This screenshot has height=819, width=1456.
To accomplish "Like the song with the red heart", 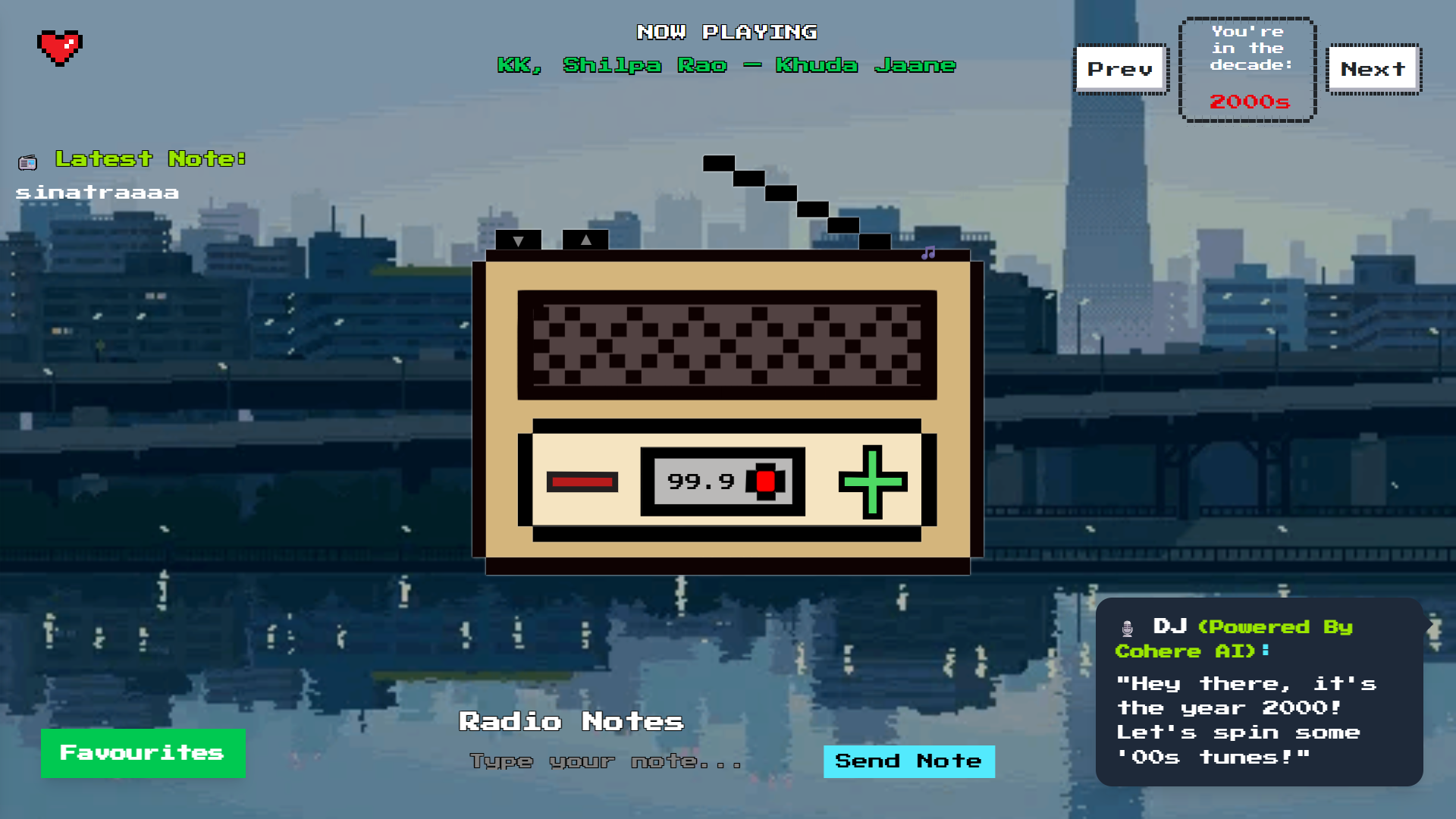I will [60, 48].
